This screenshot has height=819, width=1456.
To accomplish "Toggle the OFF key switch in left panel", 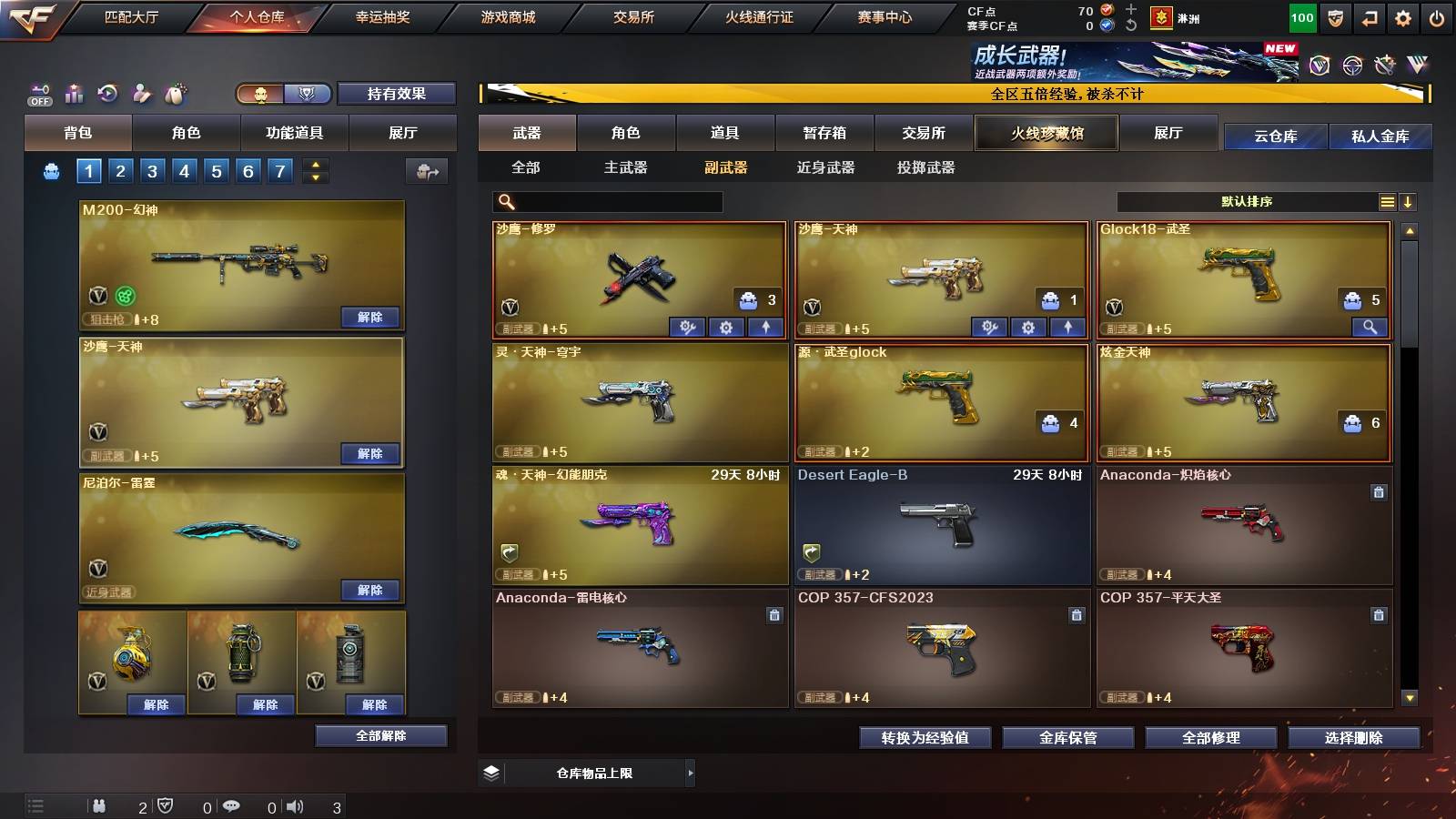I will tap(38, 93).
